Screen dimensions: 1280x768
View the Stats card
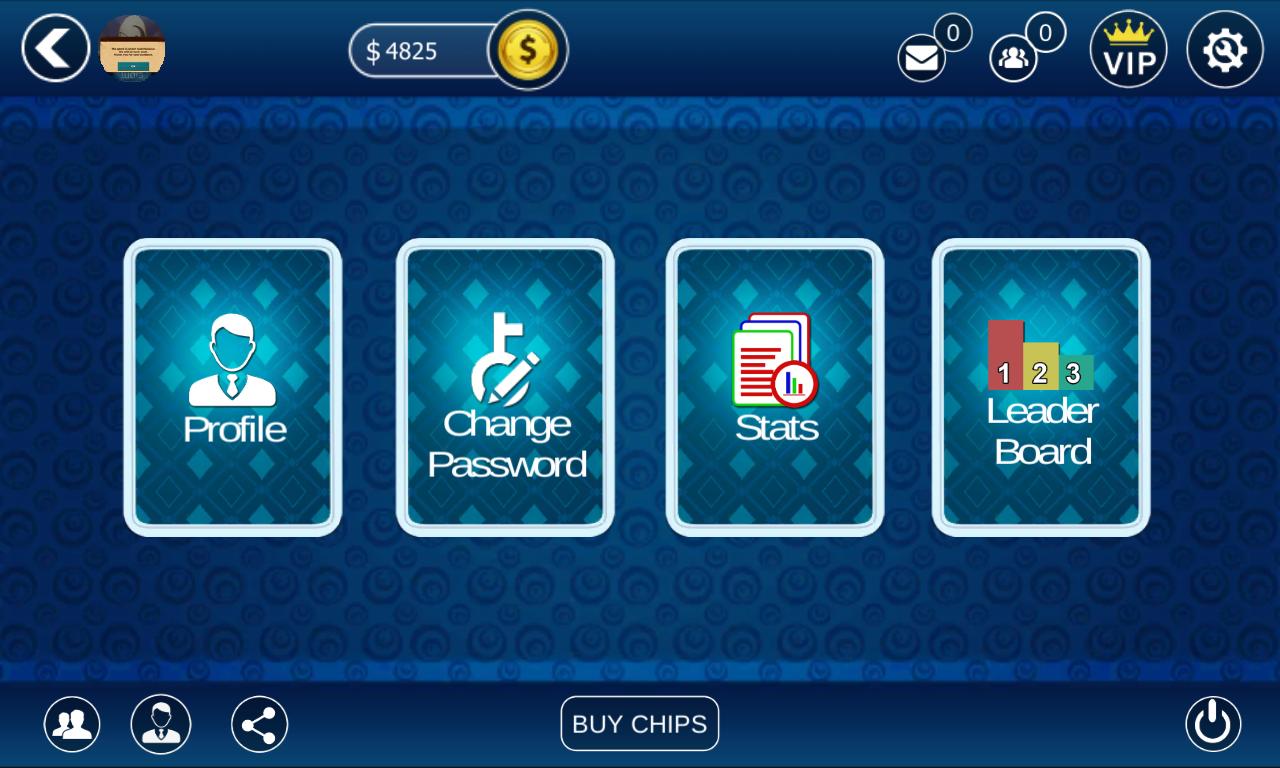point(773,388)
